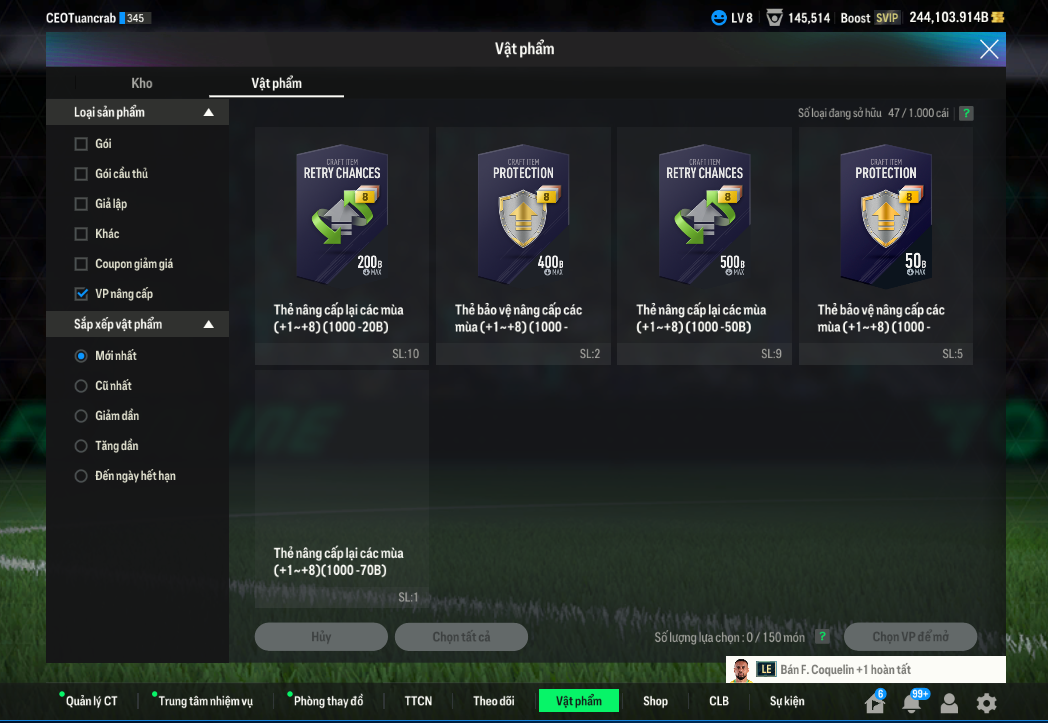
Task: Open the notification bell
Action: [911, 703]
